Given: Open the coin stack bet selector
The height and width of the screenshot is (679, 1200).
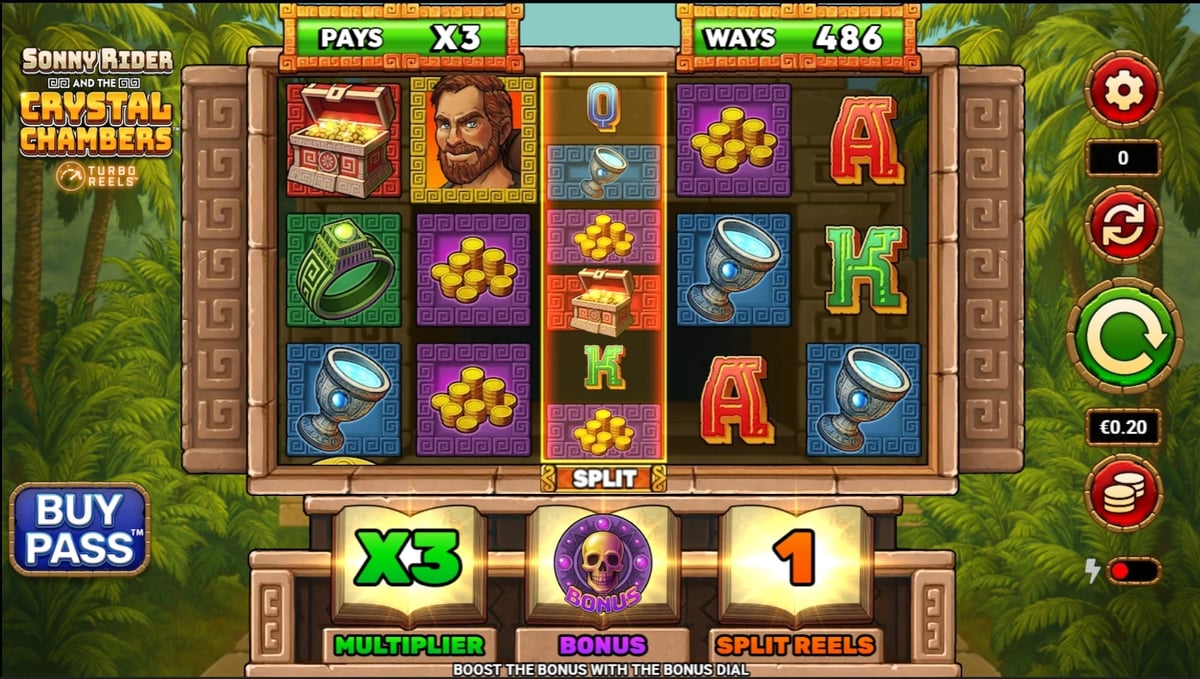Looking at the screenshot, I should 1123,492.
